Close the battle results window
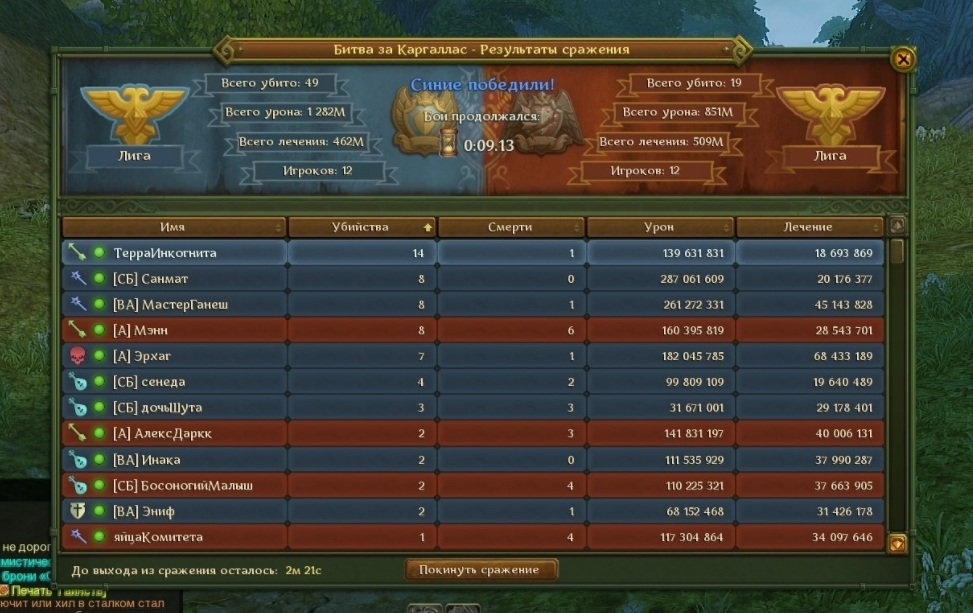 (903, 59)
